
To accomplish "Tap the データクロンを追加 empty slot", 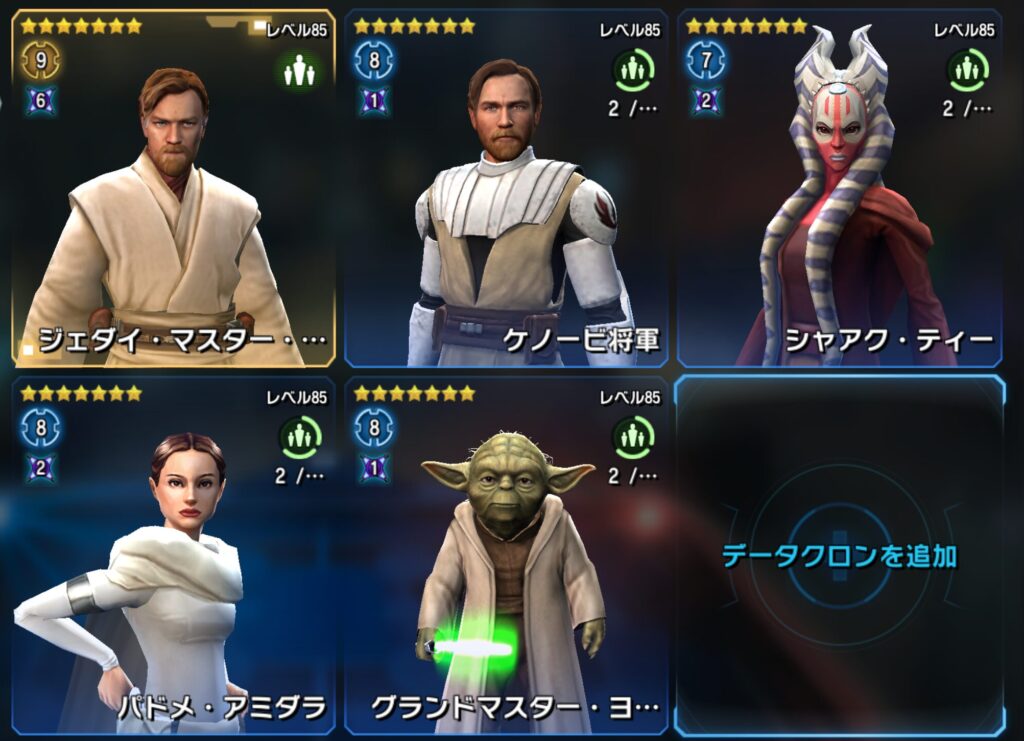I will [x=839, y=555].
